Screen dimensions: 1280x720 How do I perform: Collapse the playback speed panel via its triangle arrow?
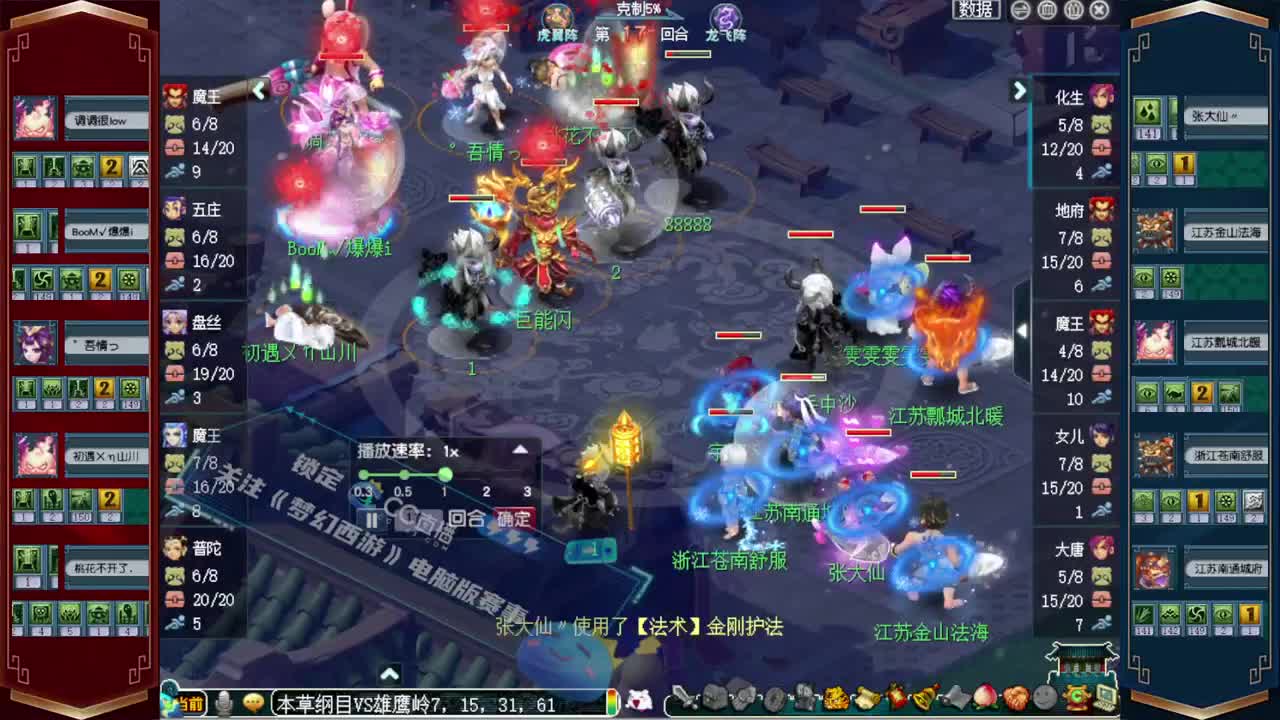pos(520,449)
